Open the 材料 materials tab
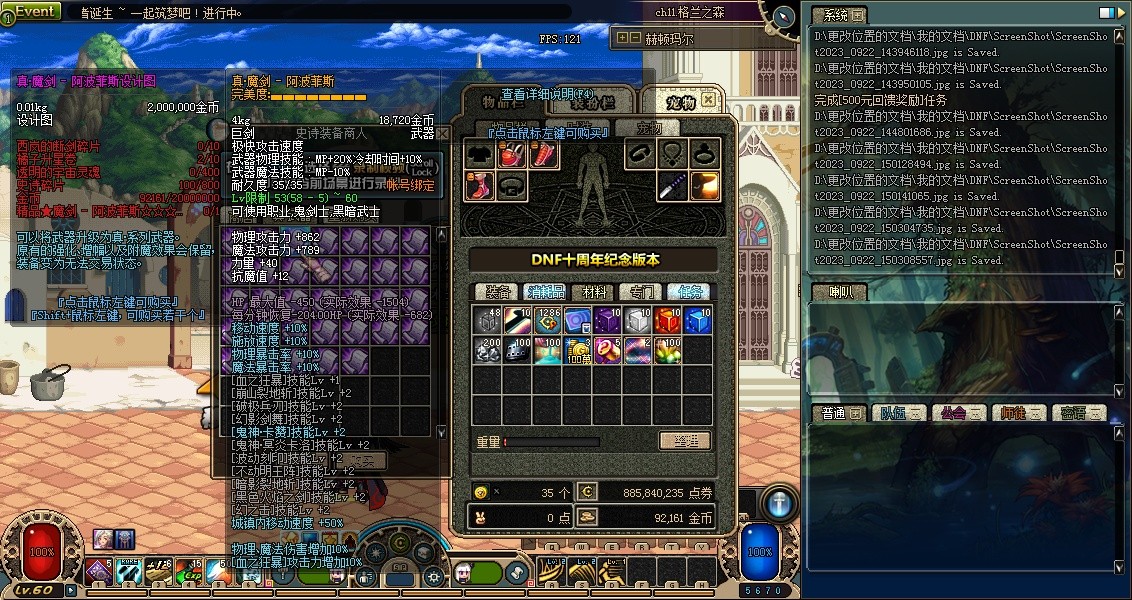1132x600 pixels. pyautogui.click(x=594, y=292)
